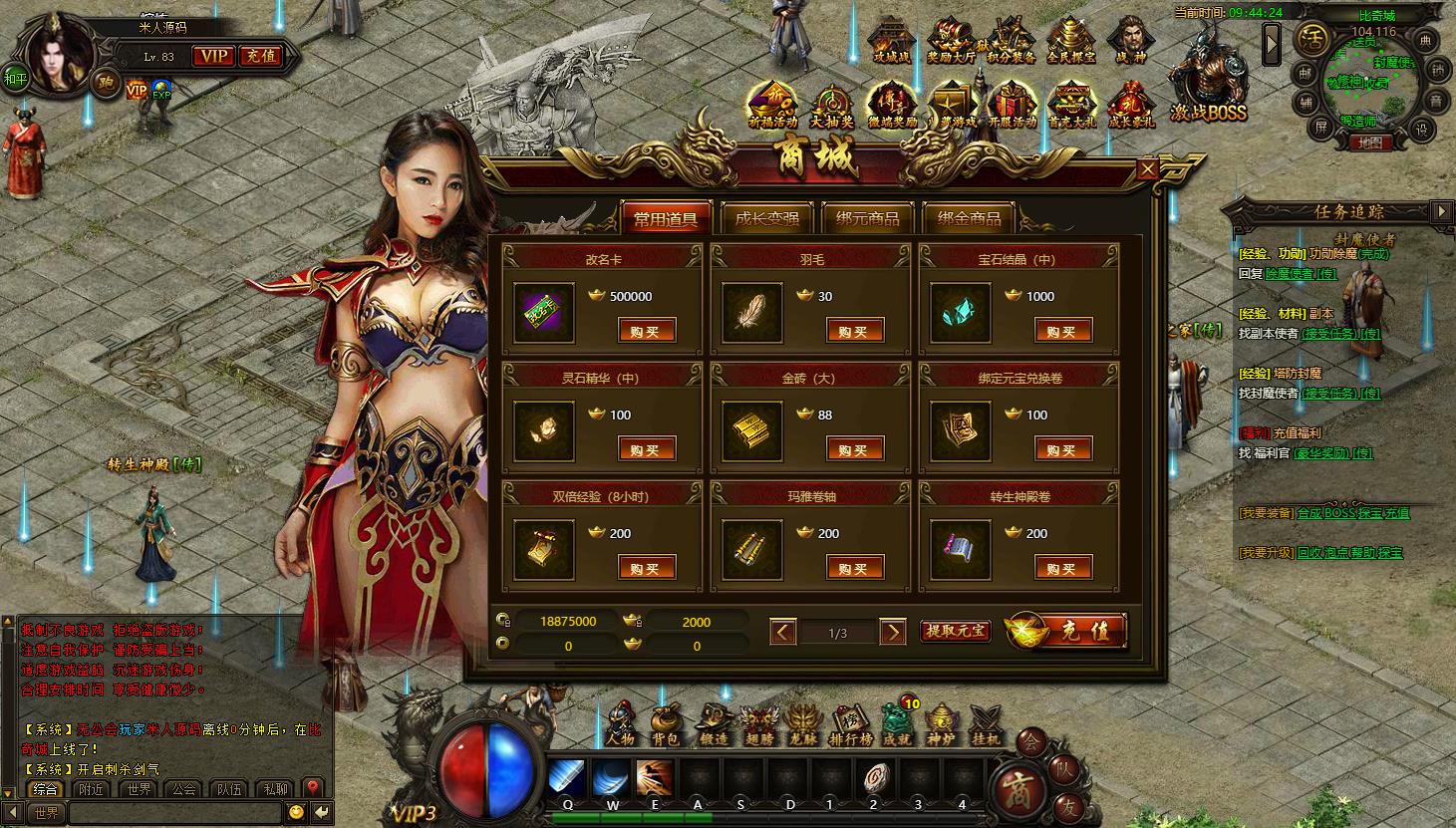
Task: Switch to the 成长变强 tab
Action: (766, 218)
